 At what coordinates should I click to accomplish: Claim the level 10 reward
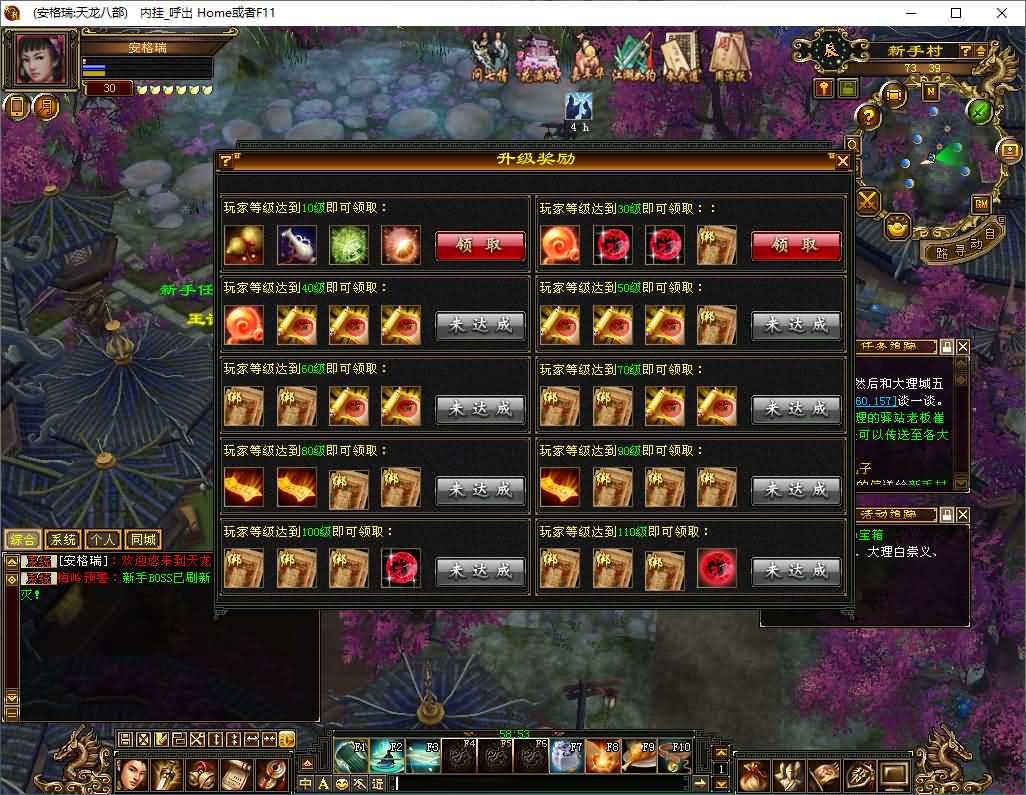point(480,246)
